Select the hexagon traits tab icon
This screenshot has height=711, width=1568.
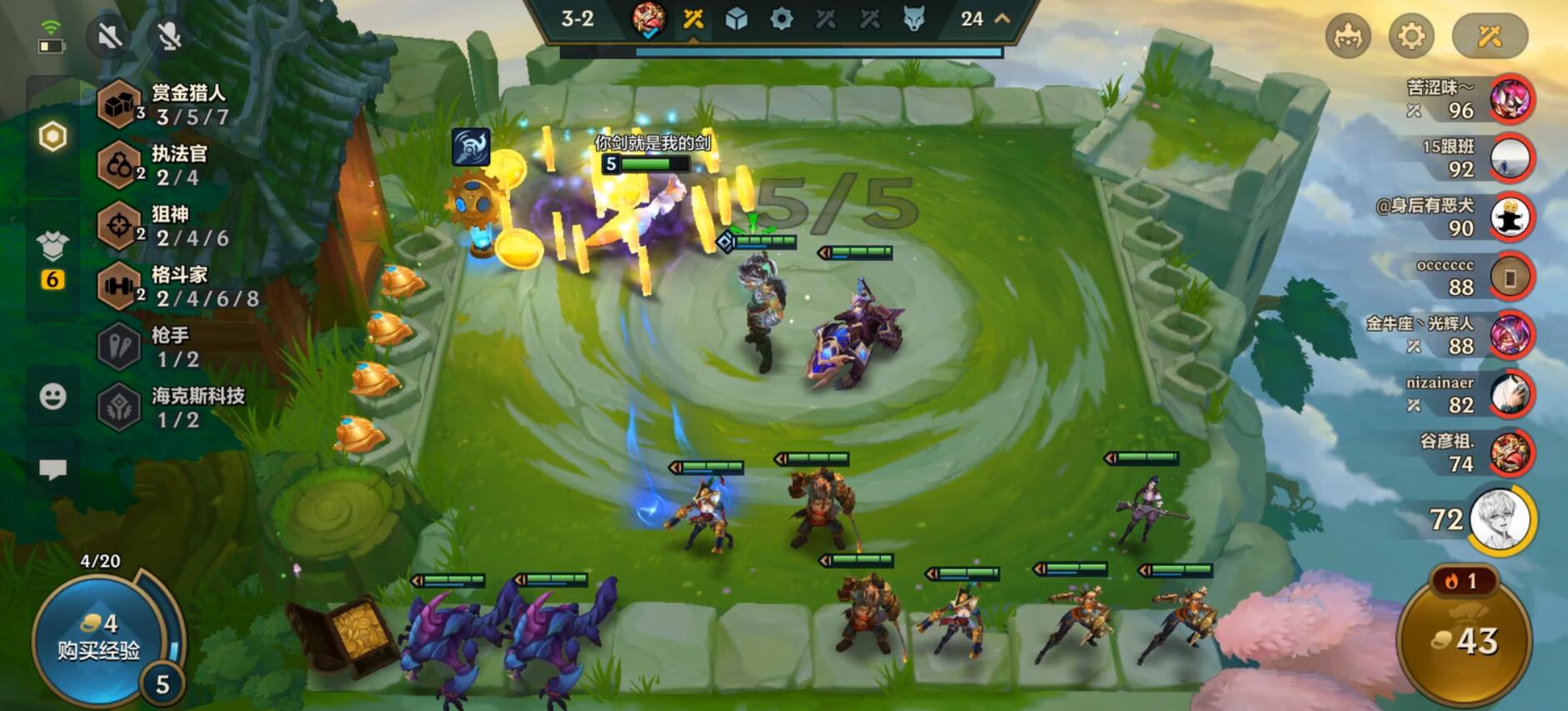tap(52, 136)
